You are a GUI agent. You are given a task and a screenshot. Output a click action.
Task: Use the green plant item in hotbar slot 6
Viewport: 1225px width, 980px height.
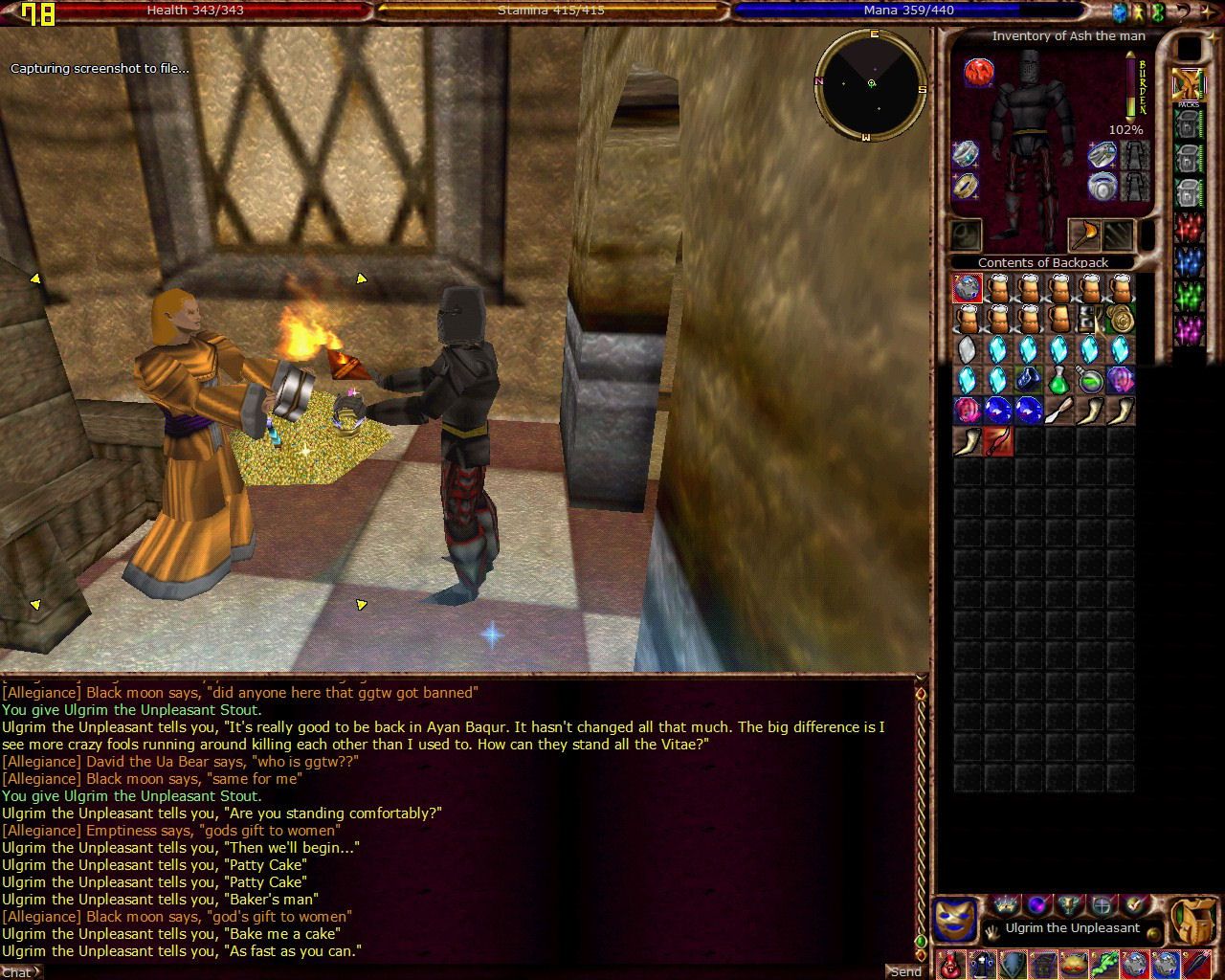click(x=1103, y=964)
